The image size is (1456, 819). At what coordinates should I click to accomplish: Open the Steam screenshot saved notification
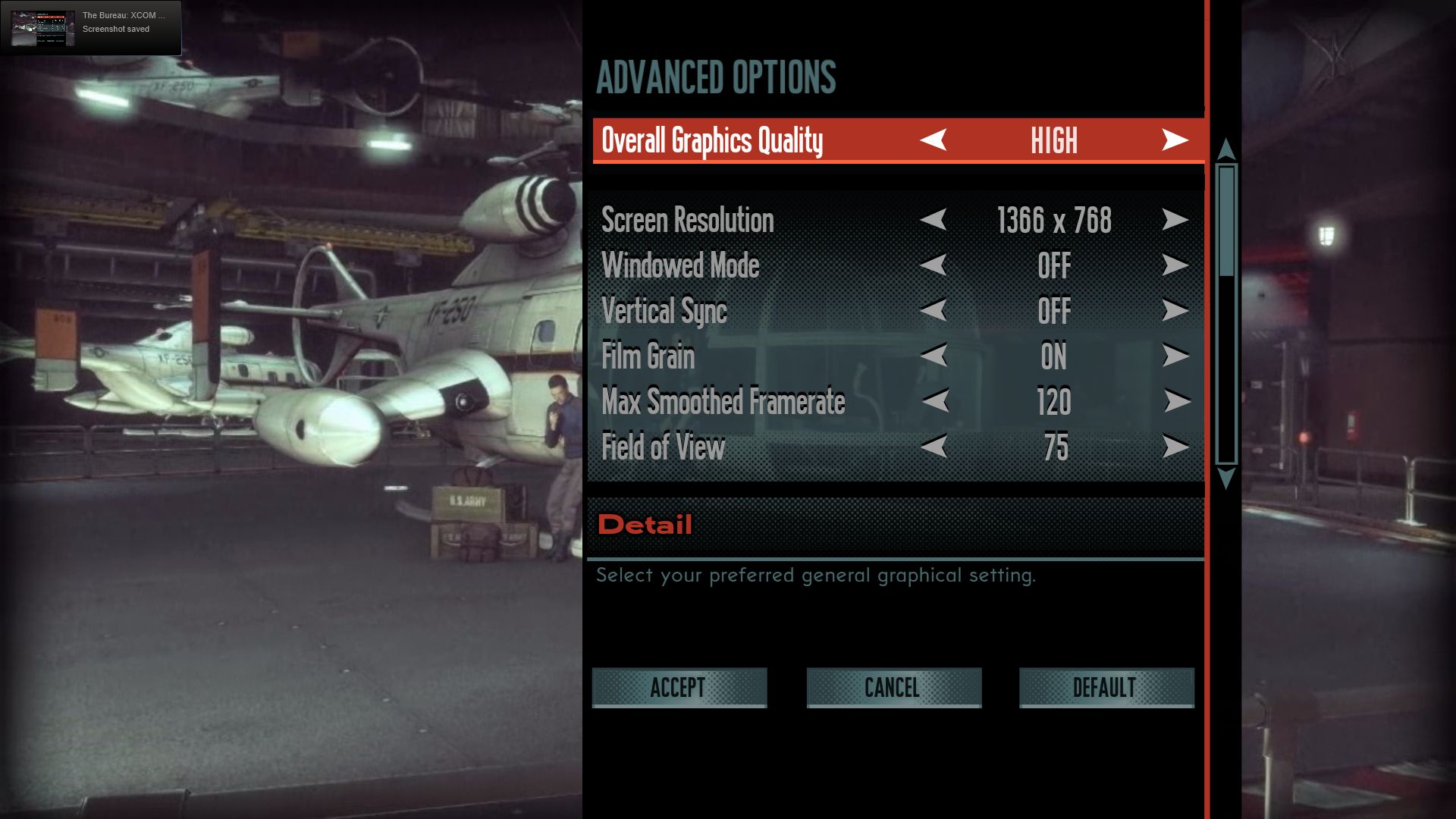(x=91, y=28)
